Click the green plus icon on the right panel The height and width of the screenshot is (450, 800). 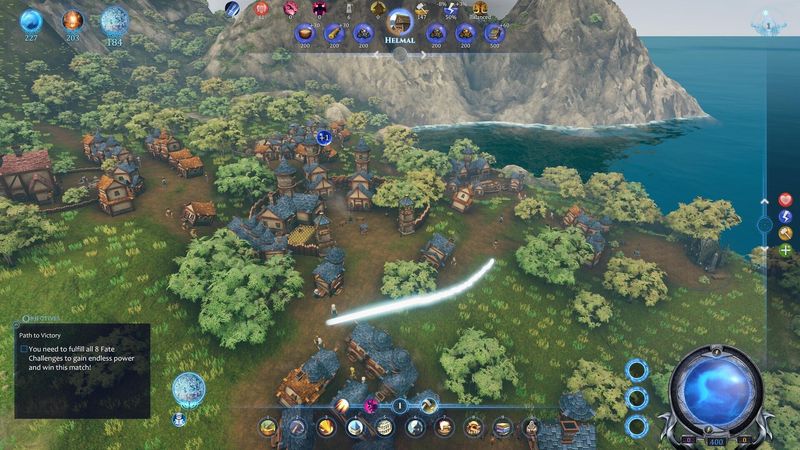(786, 249)
